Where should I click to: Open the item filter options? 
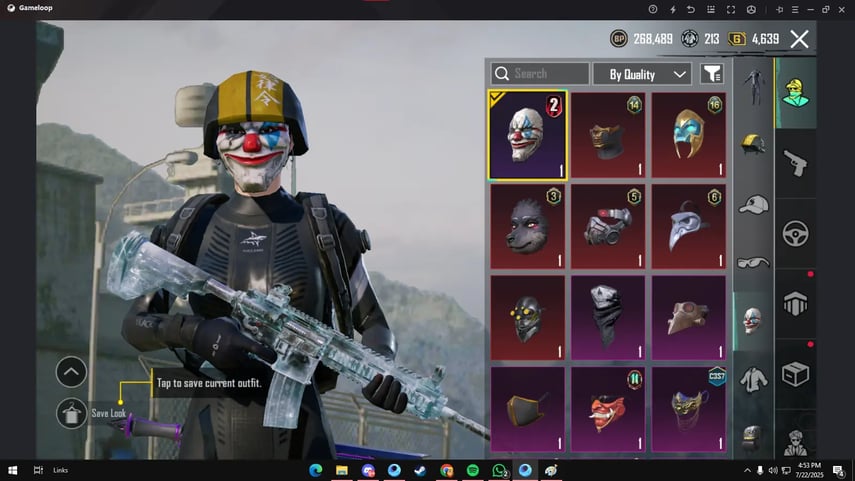(x=711, y=74)
